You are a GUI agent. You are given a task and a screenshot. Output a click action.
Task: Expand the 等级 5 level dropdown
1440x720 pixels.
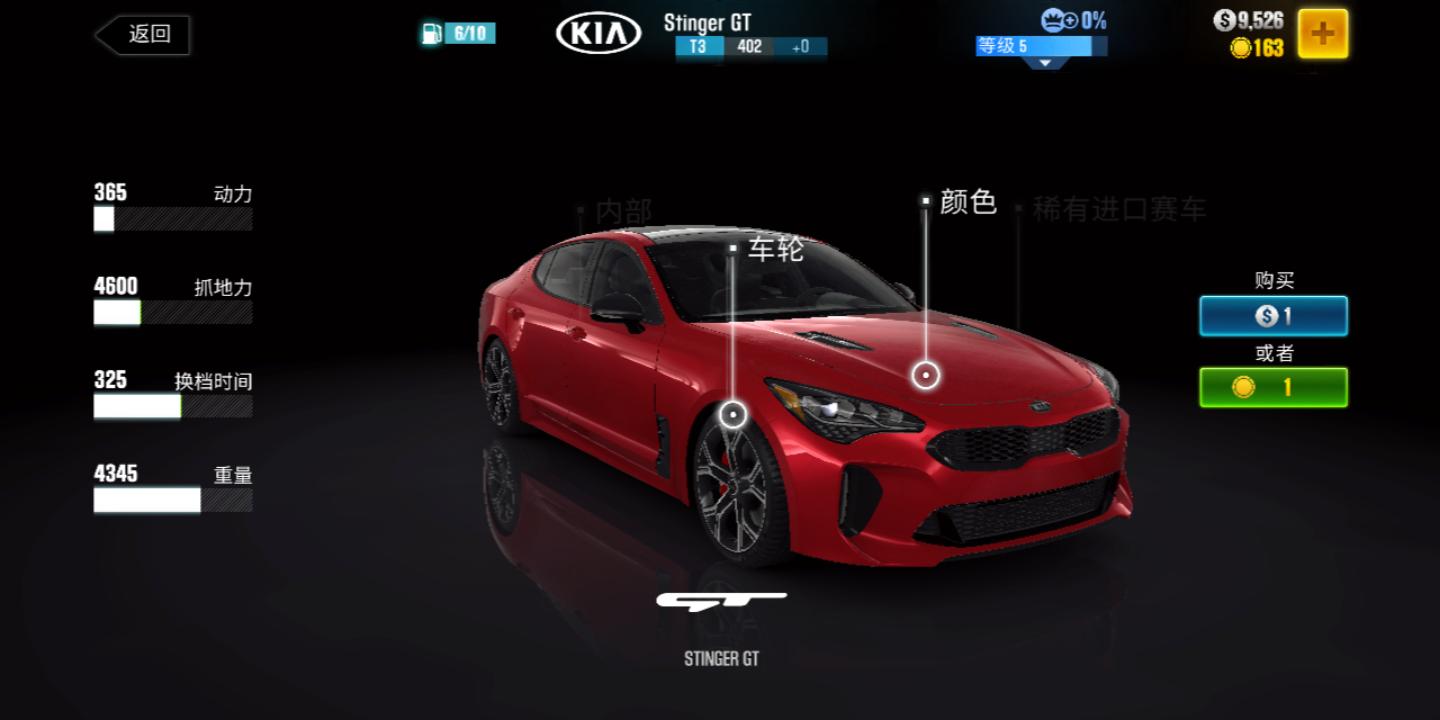point(1045,62)
